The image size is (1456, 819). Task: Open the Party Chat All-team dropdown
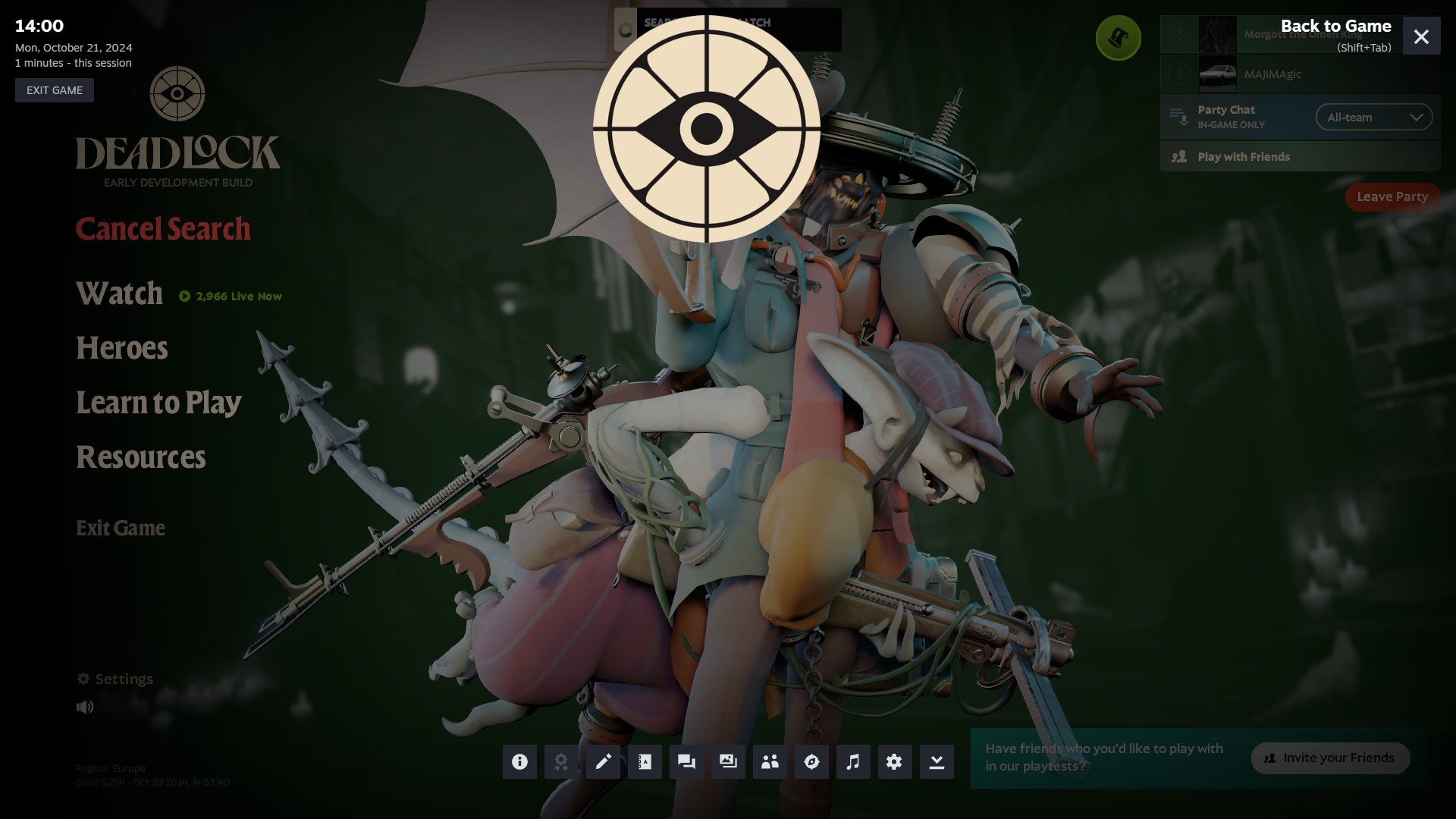coord(1373,118)
